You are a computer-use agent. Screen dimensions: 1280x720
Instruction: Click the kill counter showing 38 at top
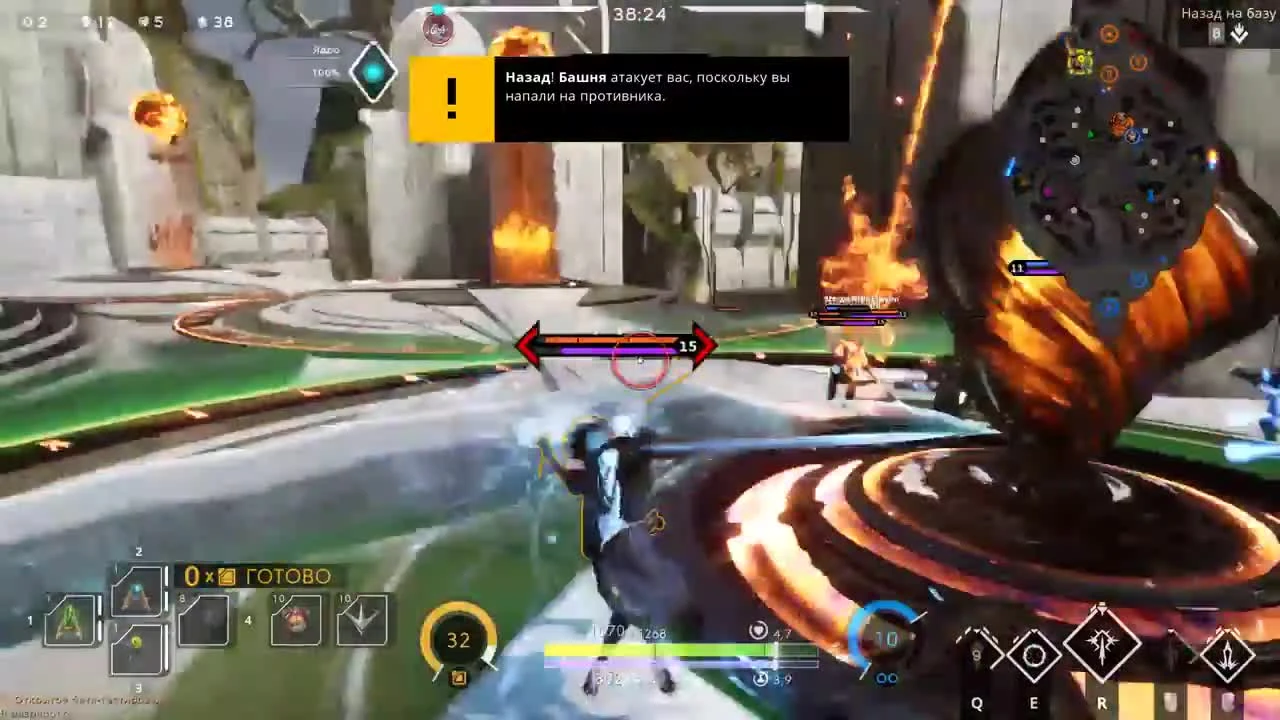(x=222, y=21)
